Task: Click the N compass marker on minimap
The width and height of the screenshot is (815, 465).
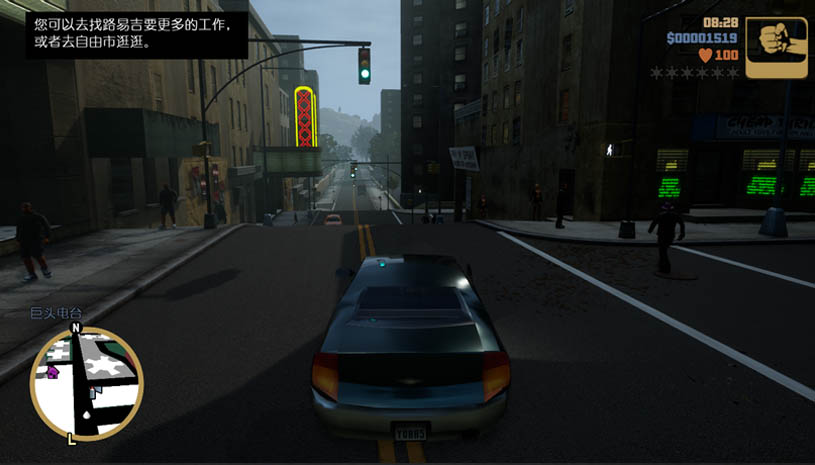Action: pos(76,328)
